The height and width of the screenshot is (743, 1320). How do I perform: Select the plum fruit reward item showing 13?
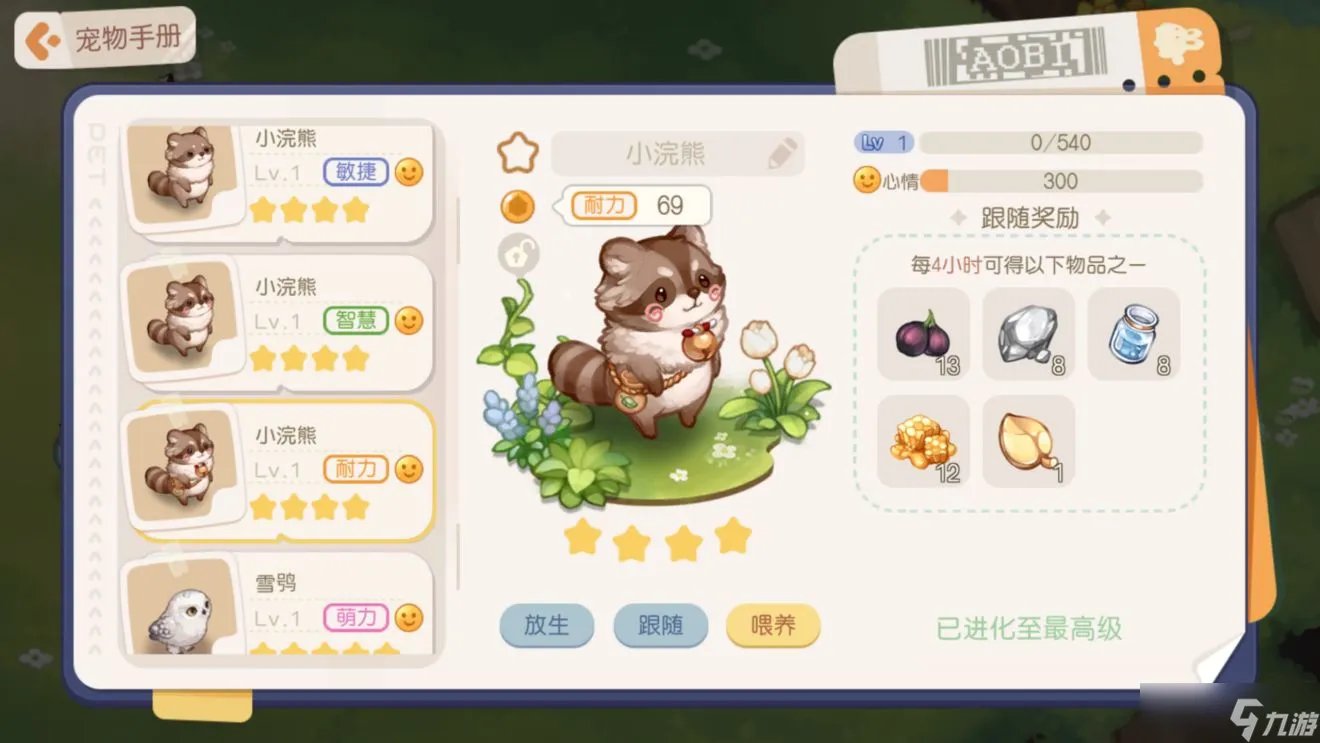[x=922, y=335]
